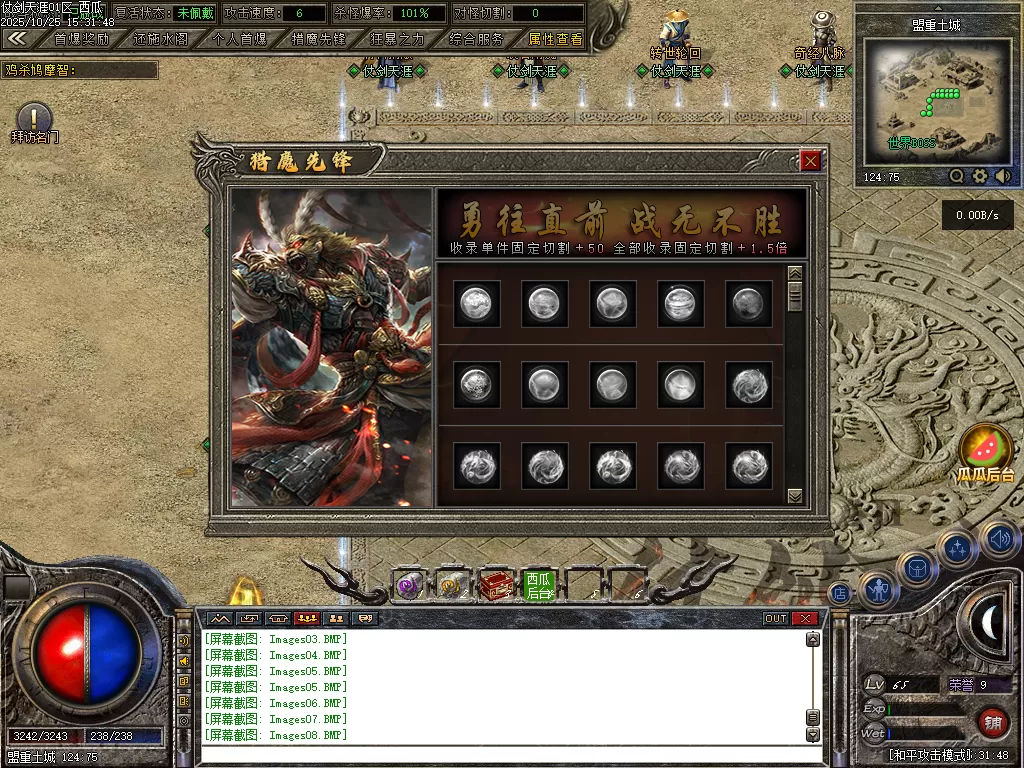1024x768 pixels.
Task: Click the OUT button on the chat bar
Action: (775, 618)
